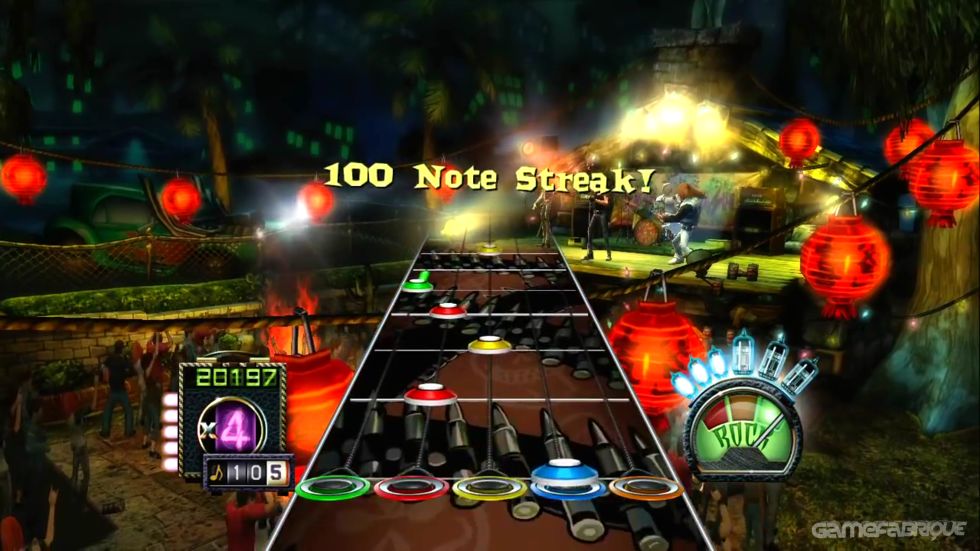
Task: Hit the green fret button
Action: tap(334, 487)
